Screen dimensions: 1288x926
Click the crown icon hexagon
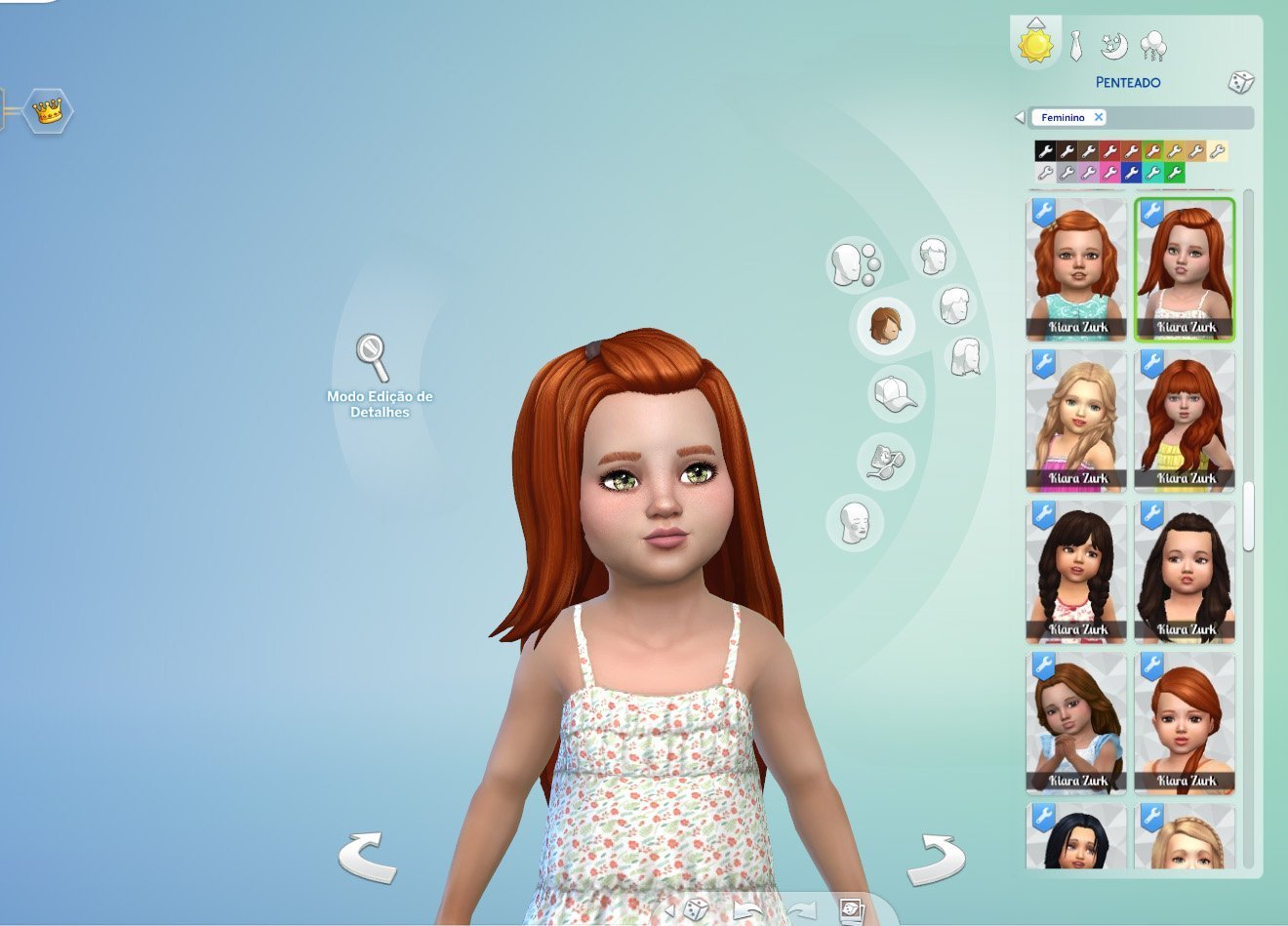point(47,111)
